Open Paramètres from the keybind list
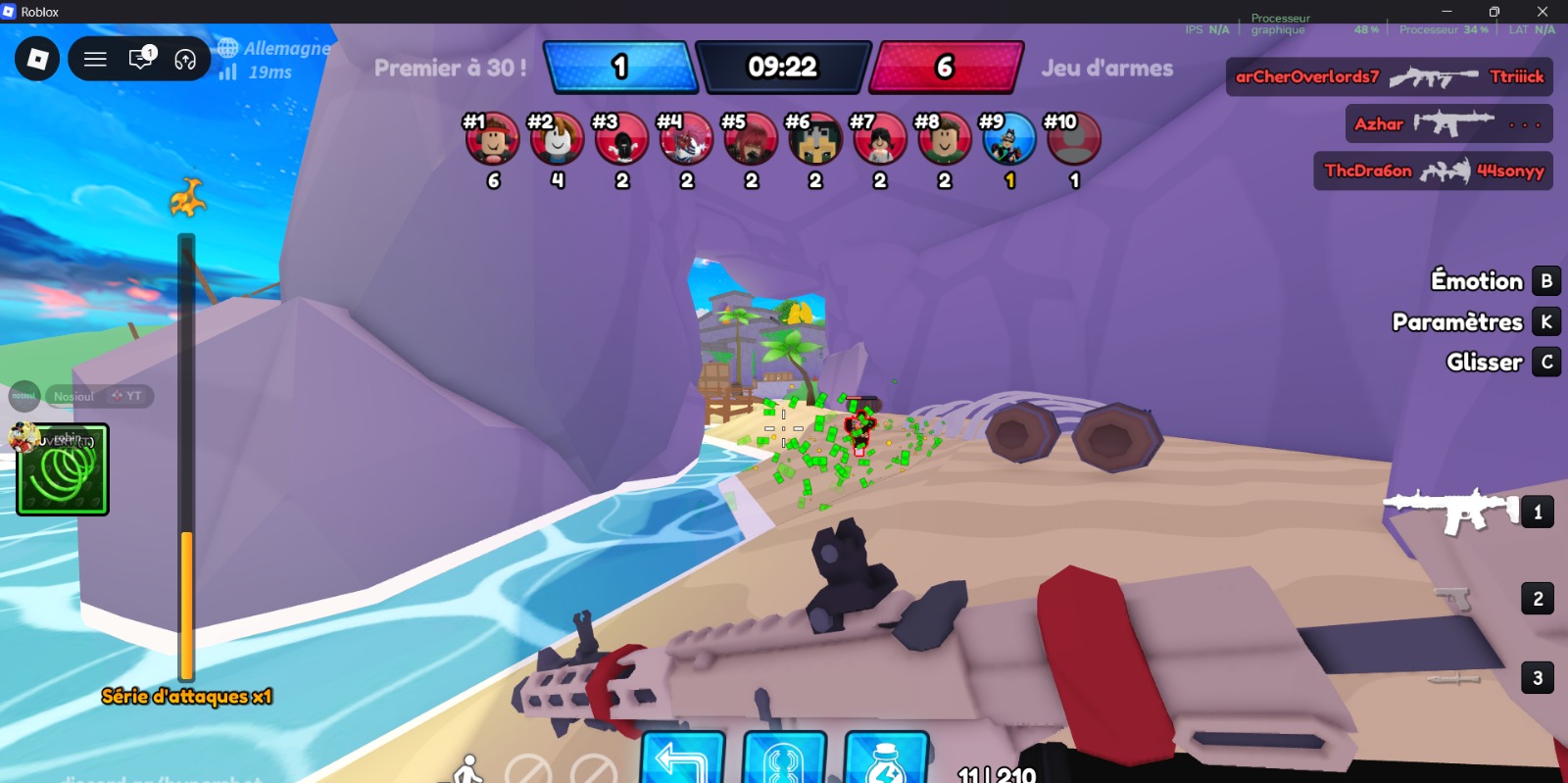This screenshot has height=783, width=1568. 1457,321
